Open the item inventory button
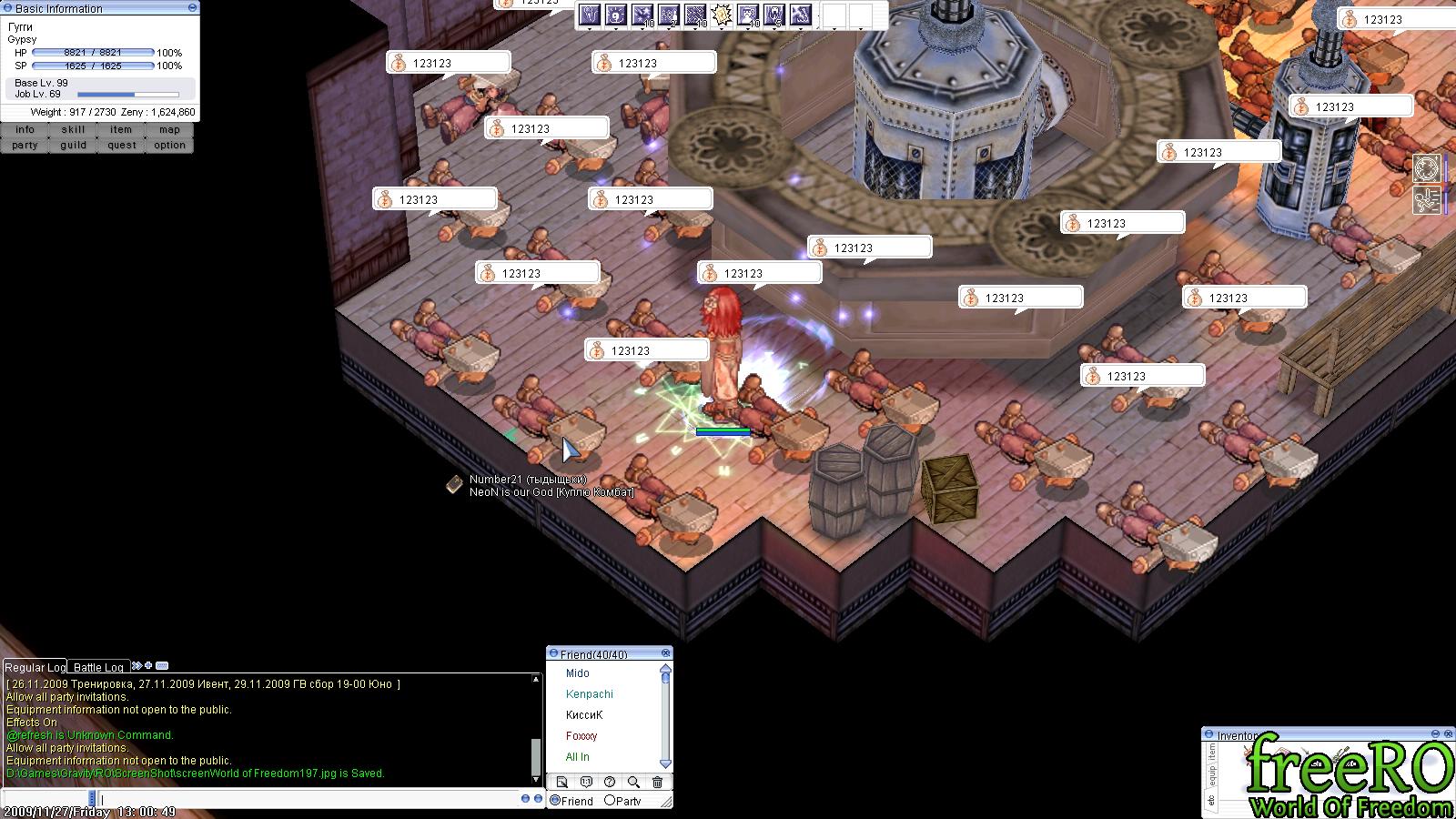The image size is (1456, 819). tap(121, 130)
